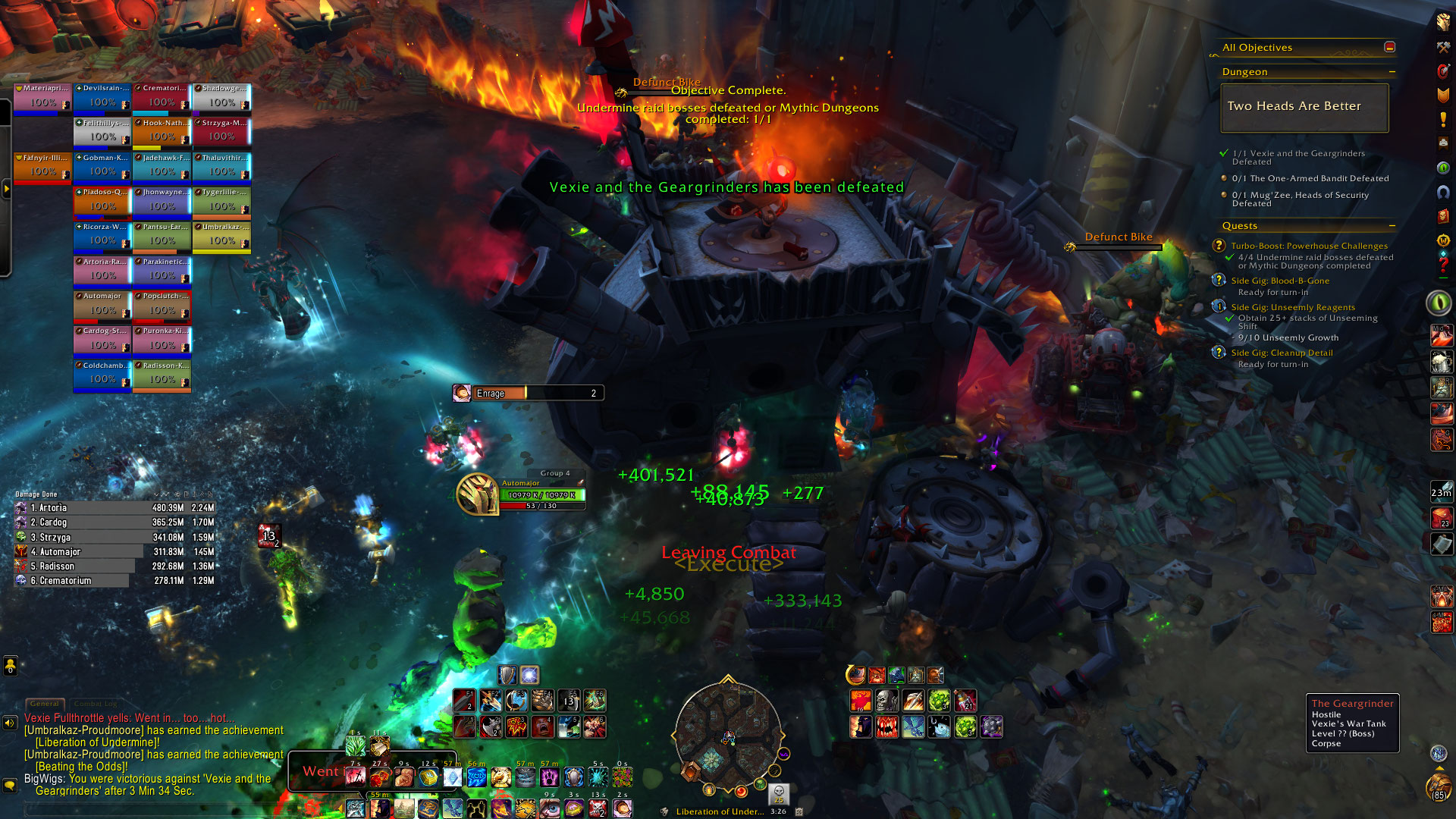Open the Two Heads Are Better dungeon block
Image resolution: width=1456 pixels, height=819 pixels.
tap(1304, 107)
